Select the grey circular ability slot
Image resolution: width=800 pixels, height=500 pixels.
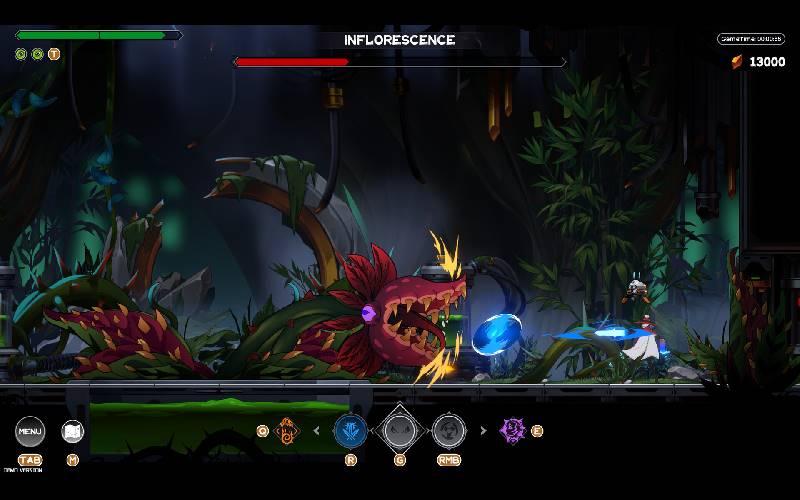tap(448, 431)
